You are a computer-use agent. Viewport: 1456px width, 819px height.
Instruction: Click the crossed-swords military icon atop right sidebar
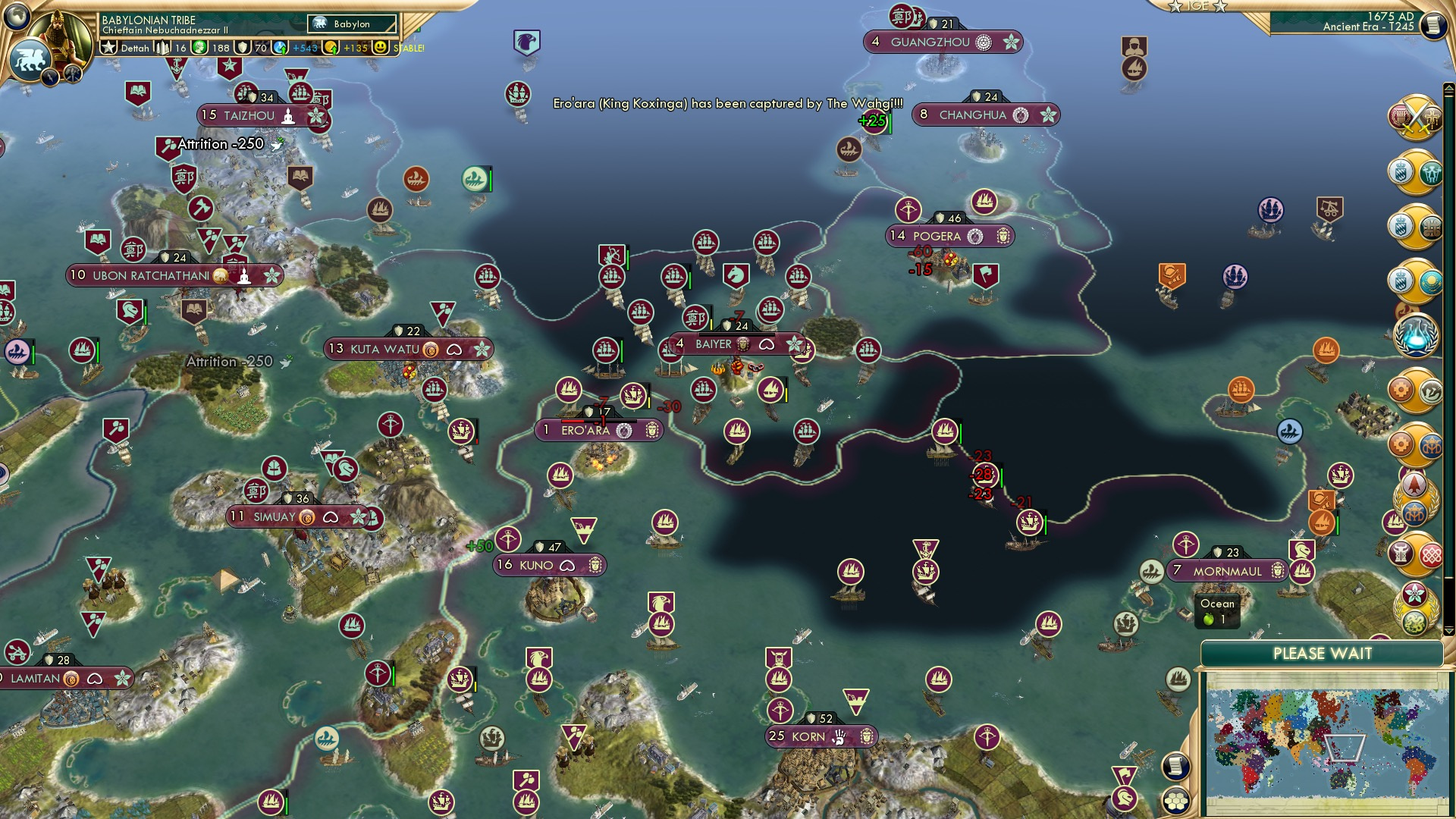tap(1414, 118)
